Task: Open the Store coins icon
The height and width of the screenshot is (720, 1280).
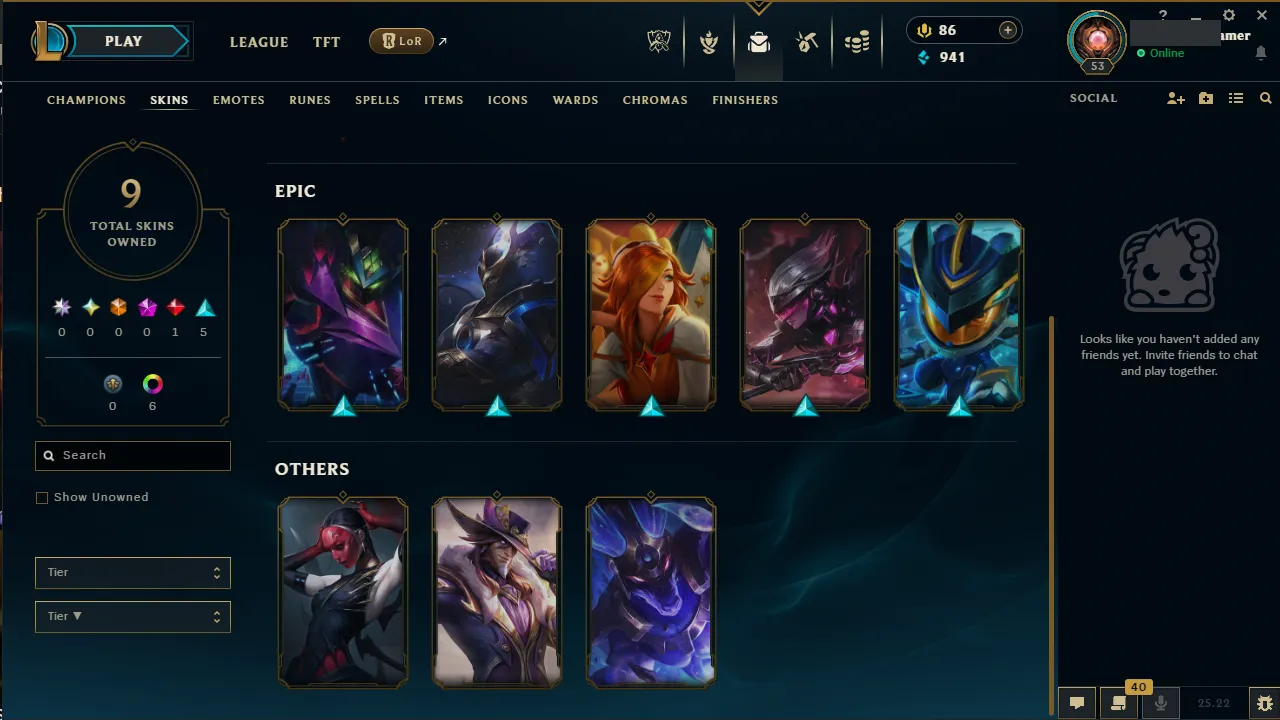Action: [x=857, y=42]
